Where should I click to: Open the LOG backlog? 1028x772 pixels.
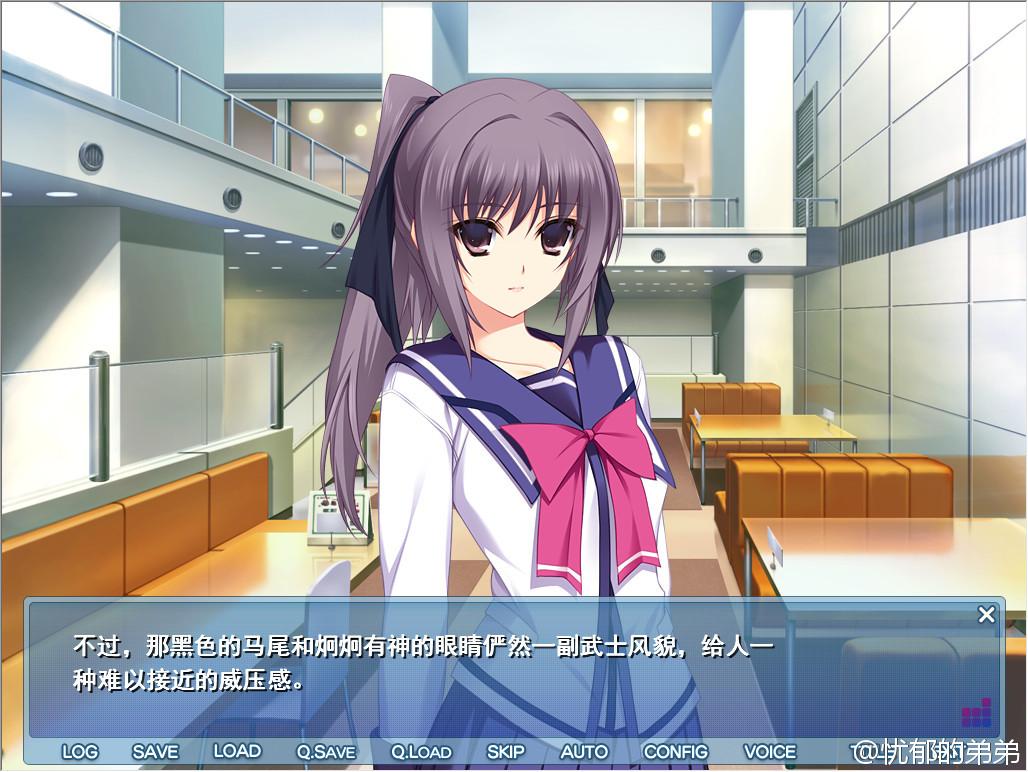[x=80, y=751]
